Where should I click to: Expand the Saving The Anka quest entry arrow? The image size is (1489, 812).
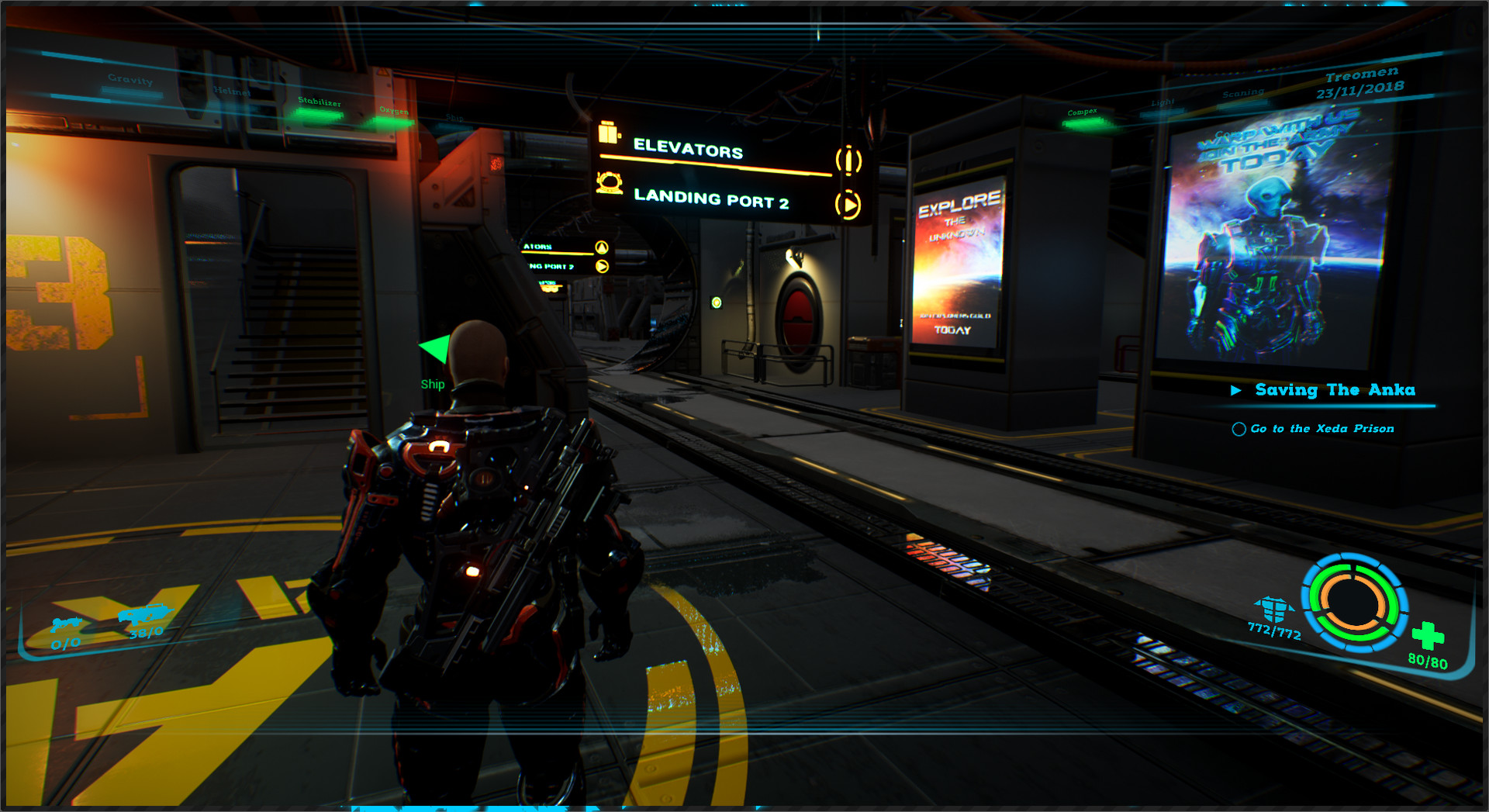point(1238,390)
